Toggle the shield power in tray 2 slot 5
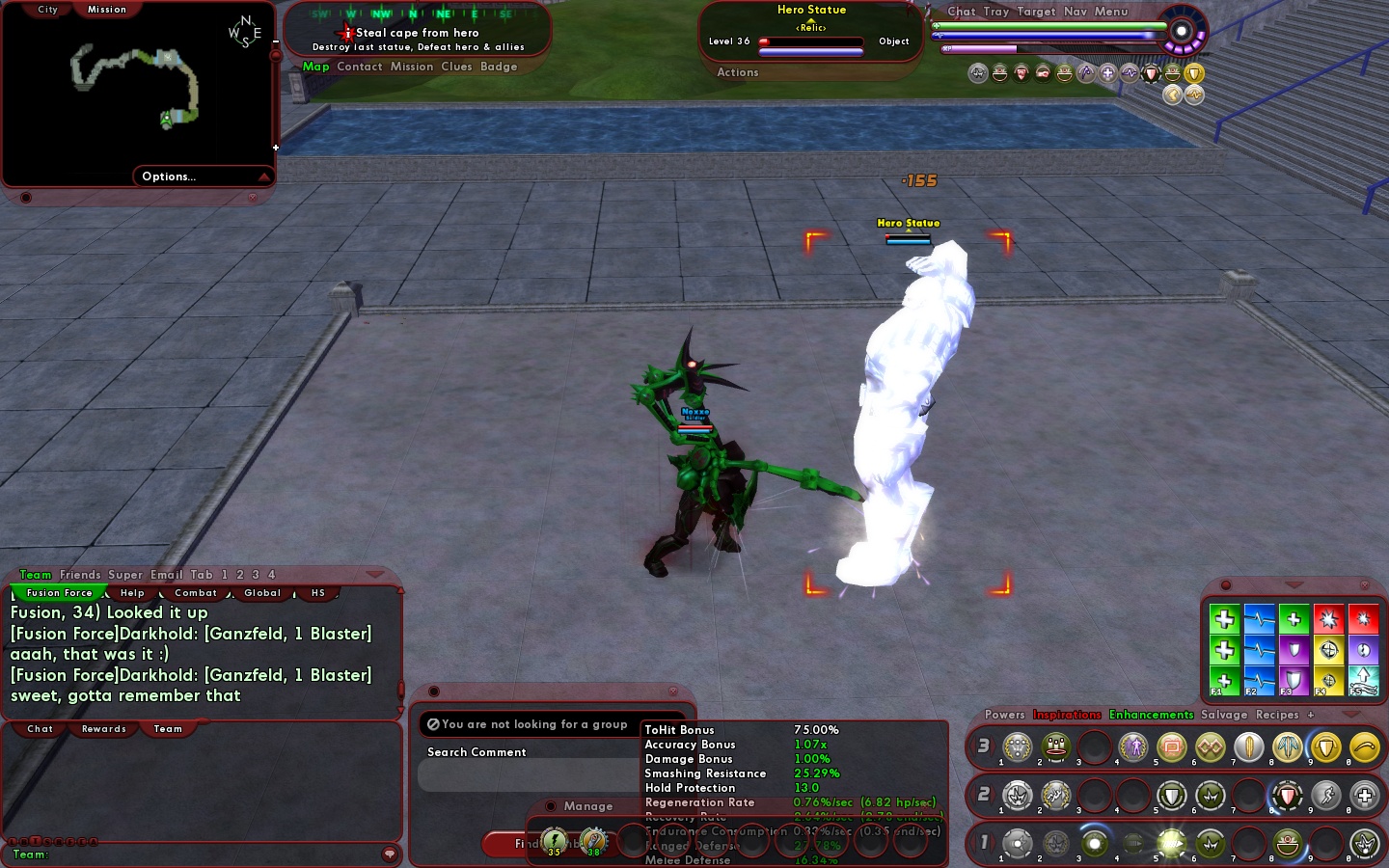This screenshot has width=1389, height=868. tap(1171, 796)
